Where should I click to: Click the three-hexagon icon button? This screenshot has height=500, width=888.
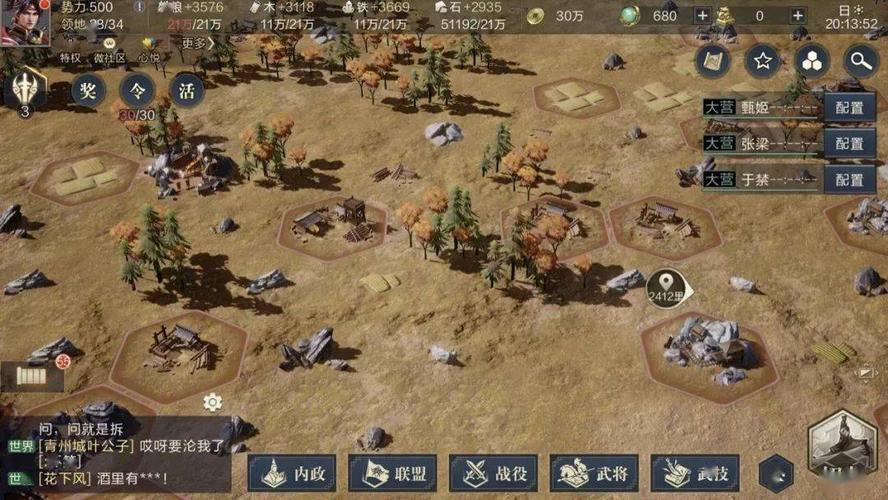(812, 61)
